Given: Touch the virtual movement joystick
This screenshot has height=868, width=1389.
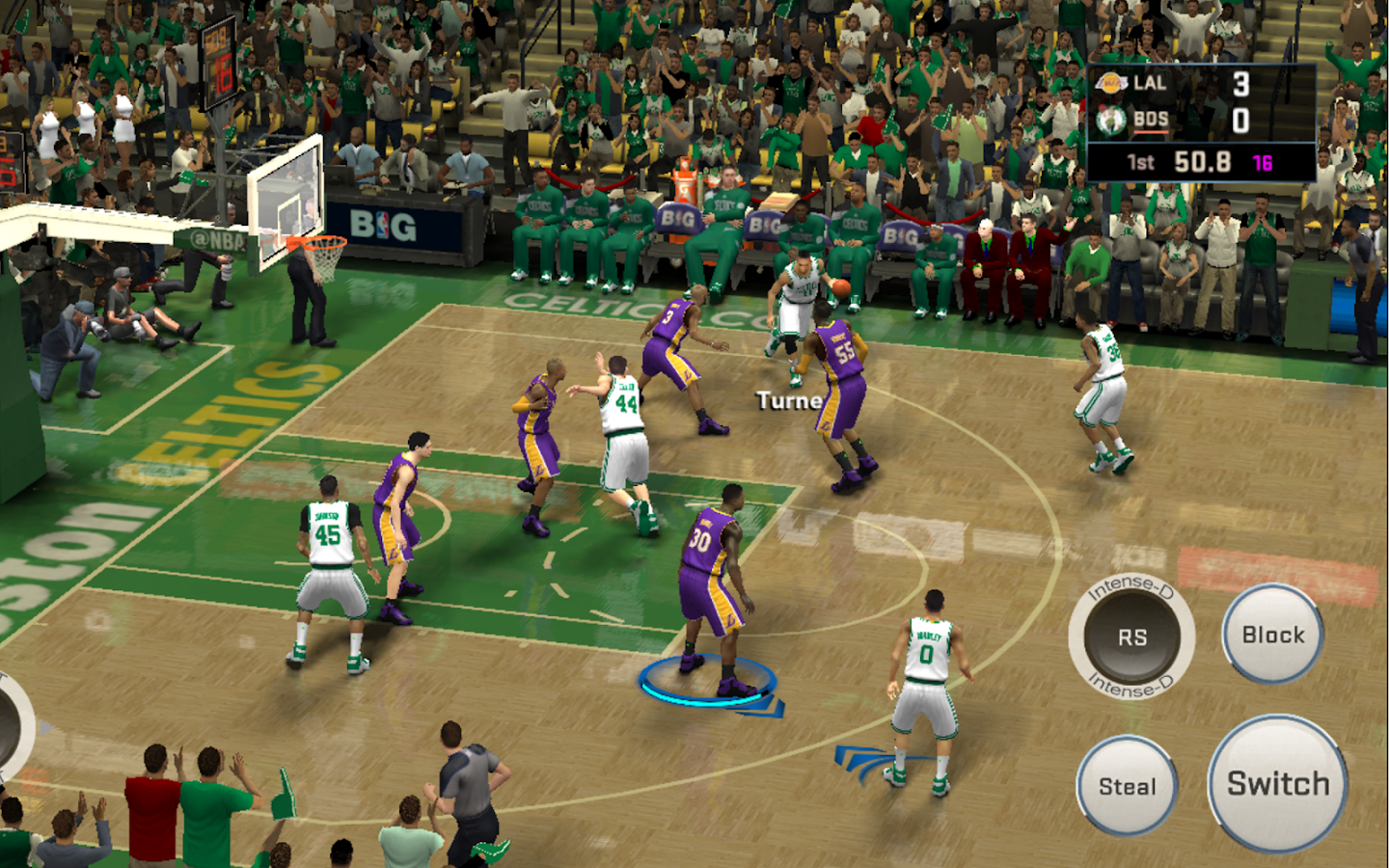Looking at the screenshot, I should 12,725.
